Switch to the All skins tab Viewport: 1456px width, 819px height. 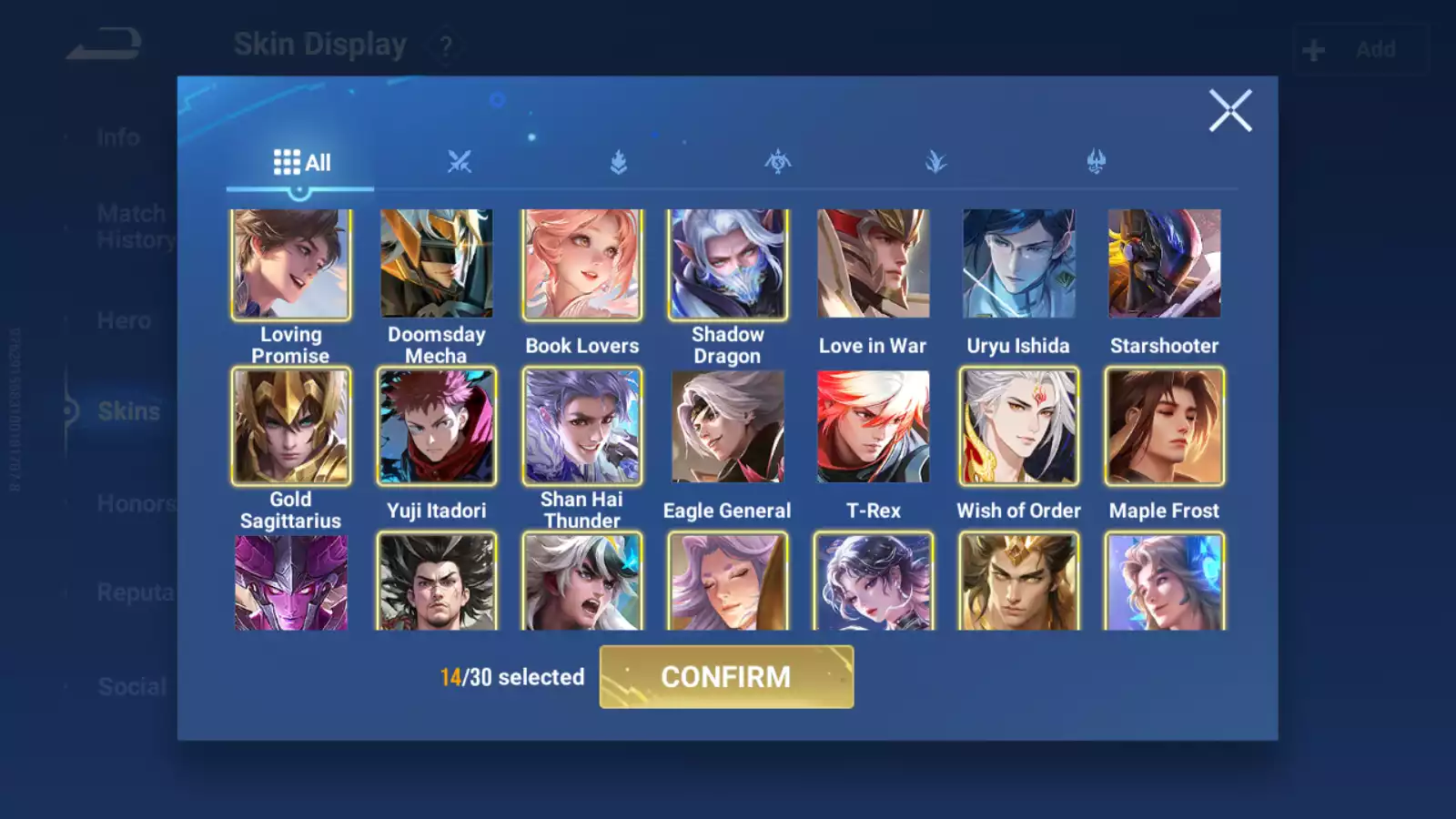coord(301,163)
